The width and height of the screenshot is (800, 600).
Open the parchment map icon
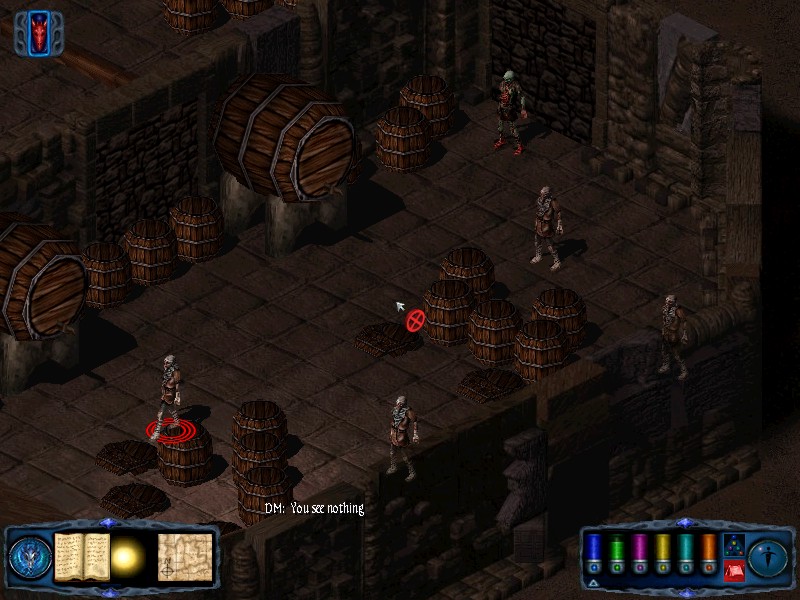click(x=185, y=555)
